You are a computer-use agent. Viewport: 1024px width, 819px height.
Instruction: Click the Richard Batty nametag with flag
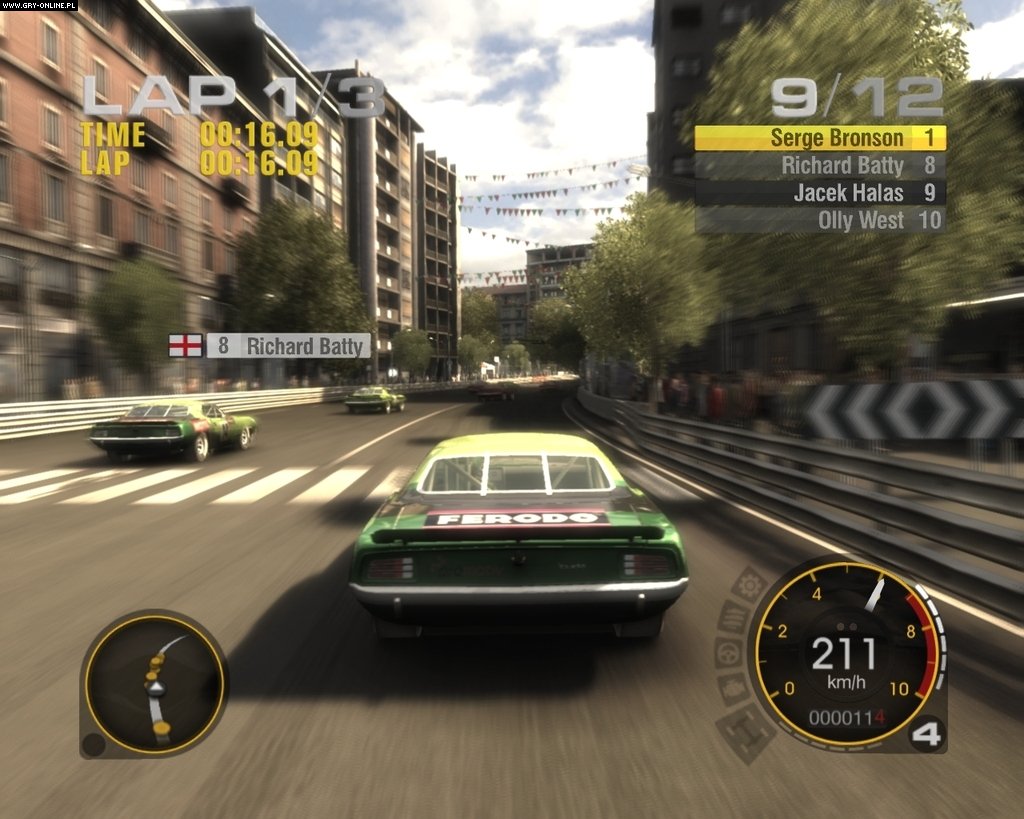coord(269,346)
